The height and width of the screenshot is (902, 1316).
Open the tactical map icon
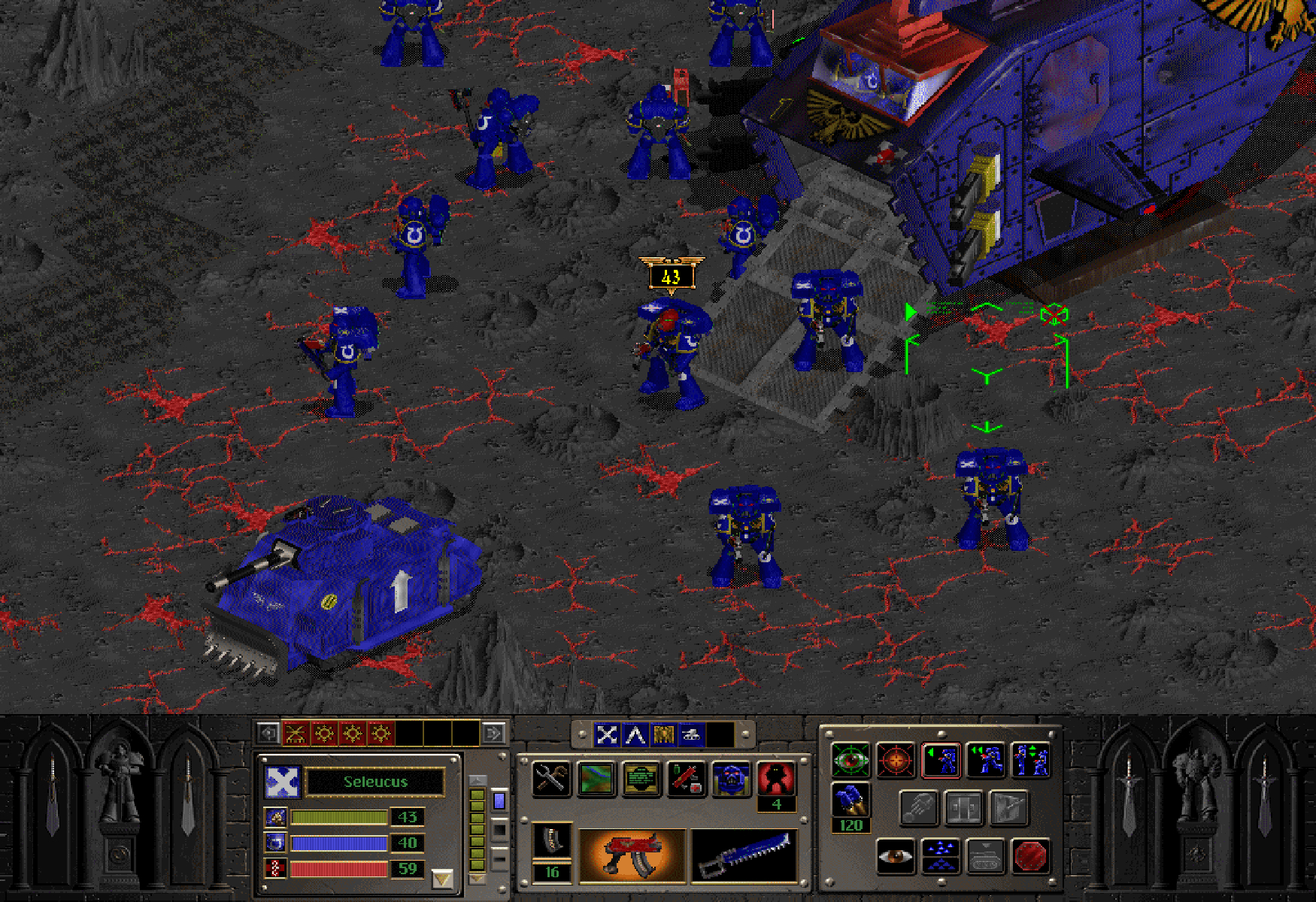pos(596,778)
